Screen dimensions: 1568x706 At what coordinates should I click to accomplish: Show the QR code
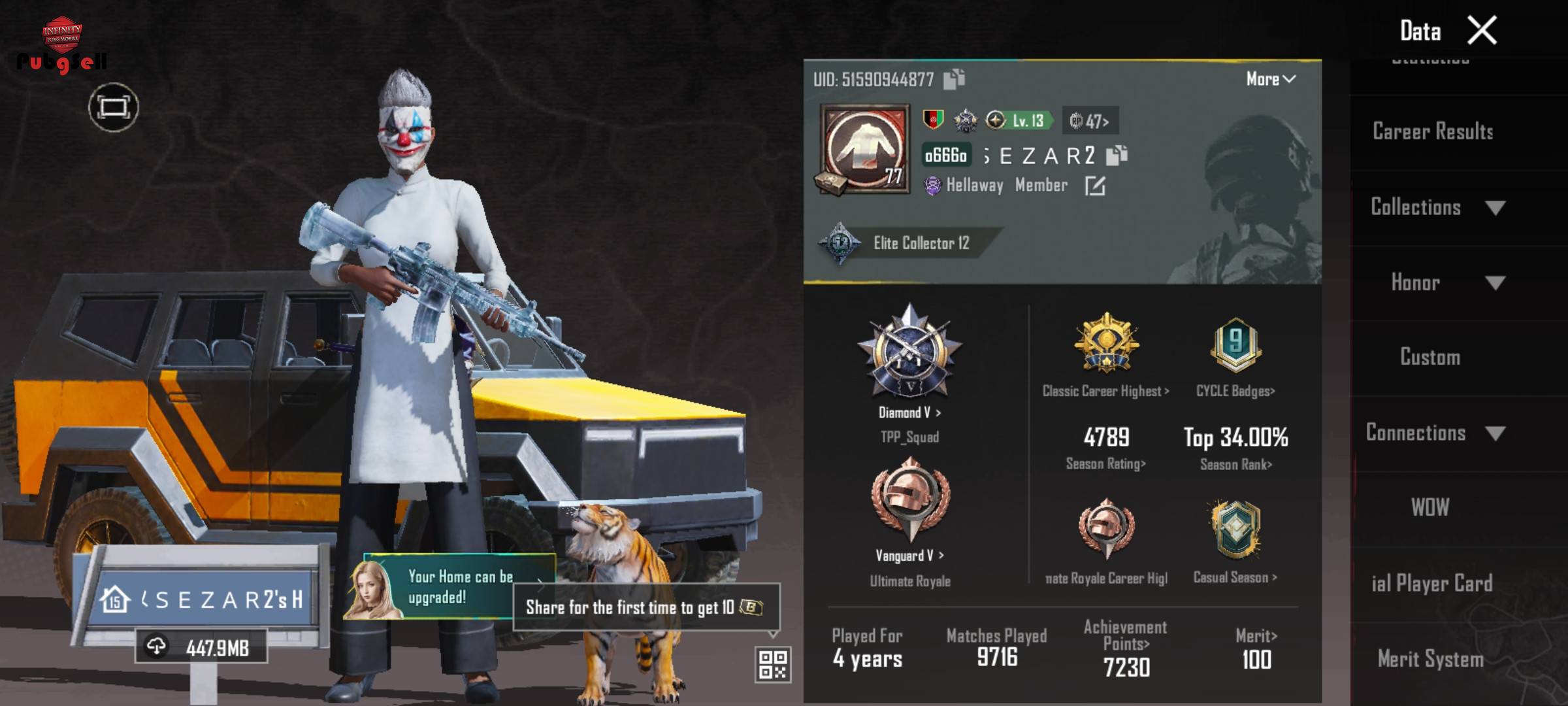(x=773, y=664)
